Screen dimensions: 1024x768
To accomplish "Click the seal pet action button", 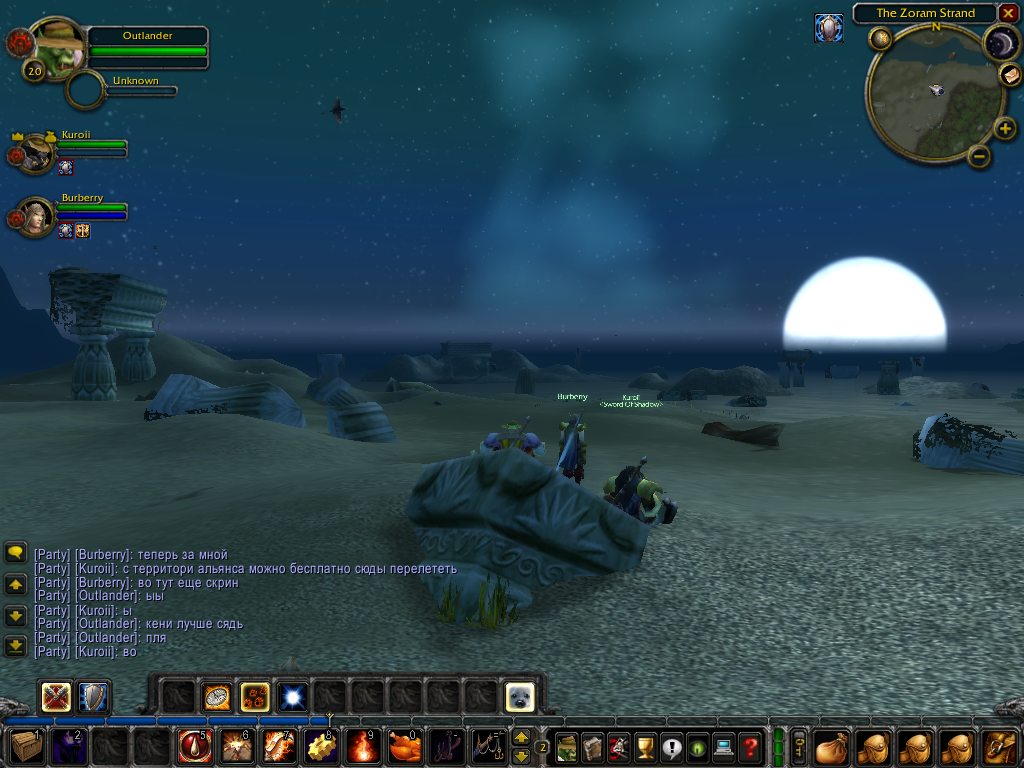I will tap(519, 696).
